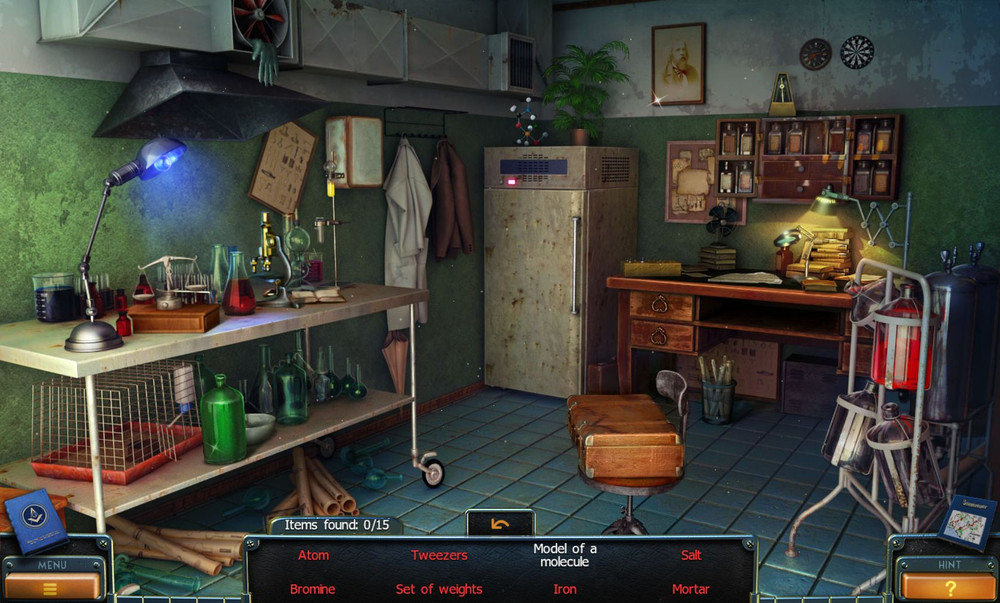Choose Set of weights list entry
1000x603 pixels.
pyautogui.click(x=439, y=589)
